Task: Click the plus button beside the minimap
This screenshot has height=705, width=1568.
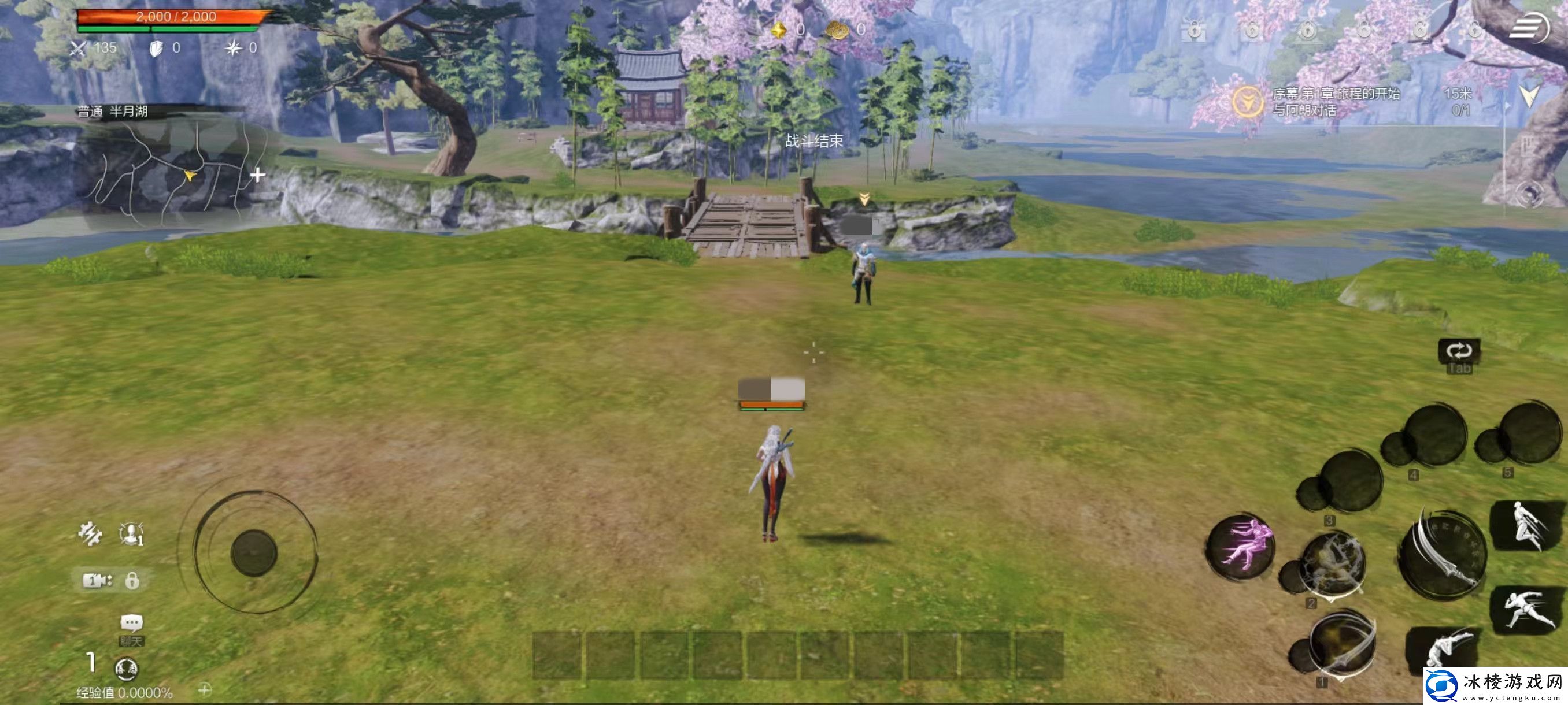Action: [257, 175]
